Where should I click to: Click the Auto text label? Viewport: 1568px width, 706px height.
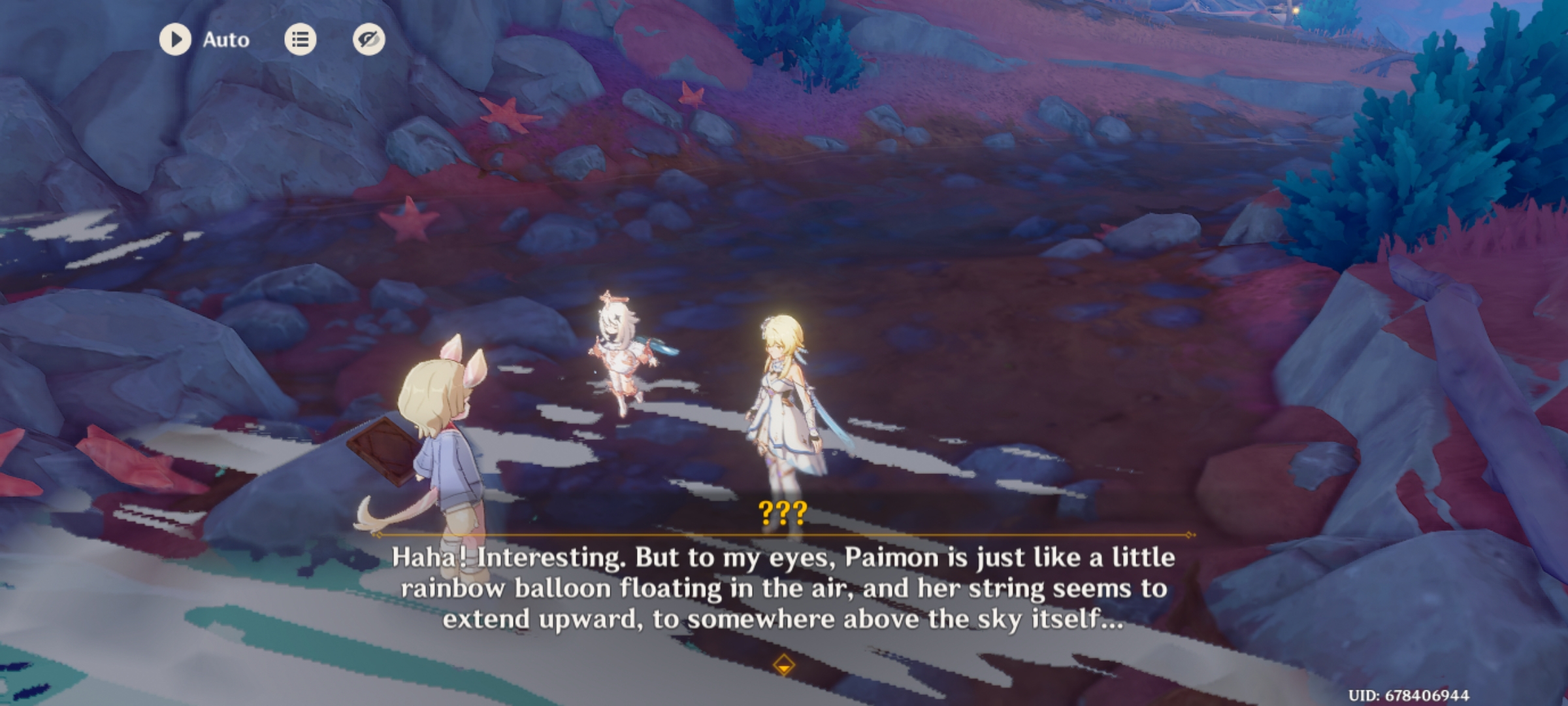224,39
